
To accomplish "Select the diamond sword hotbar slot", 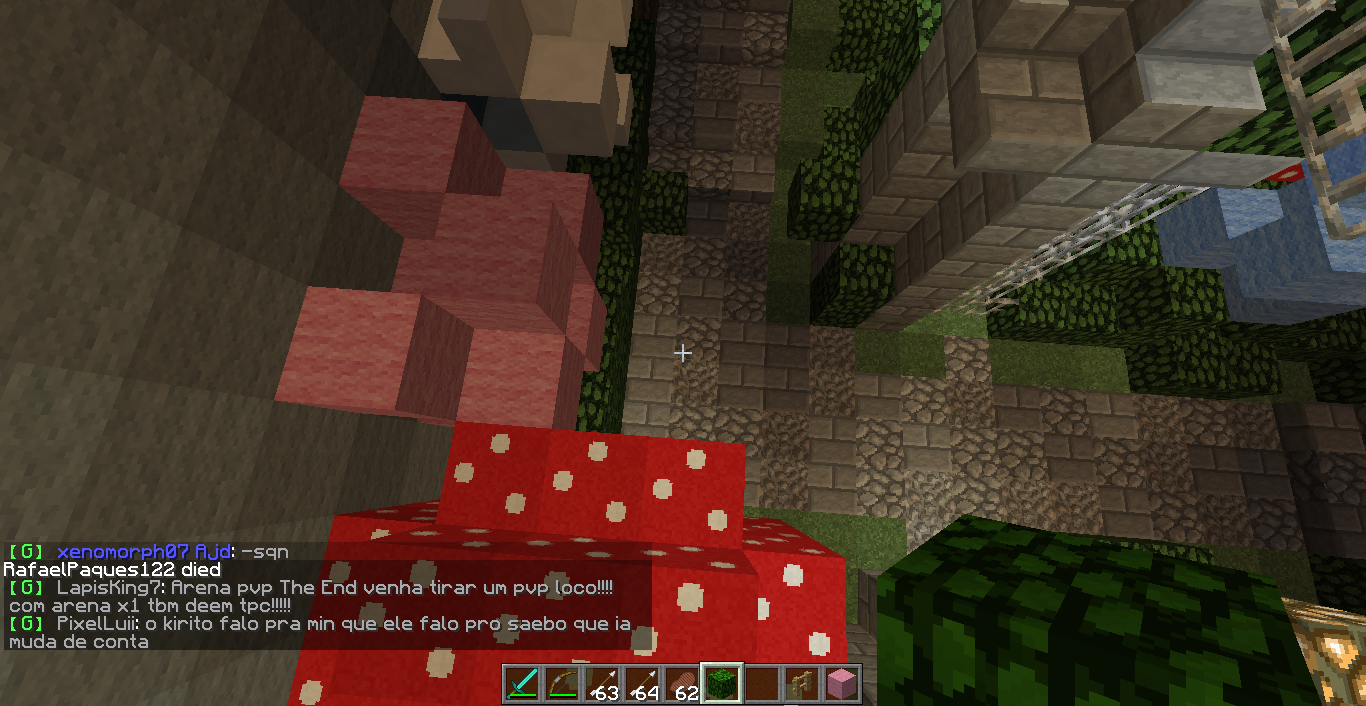I will click(x=521, y=684).
